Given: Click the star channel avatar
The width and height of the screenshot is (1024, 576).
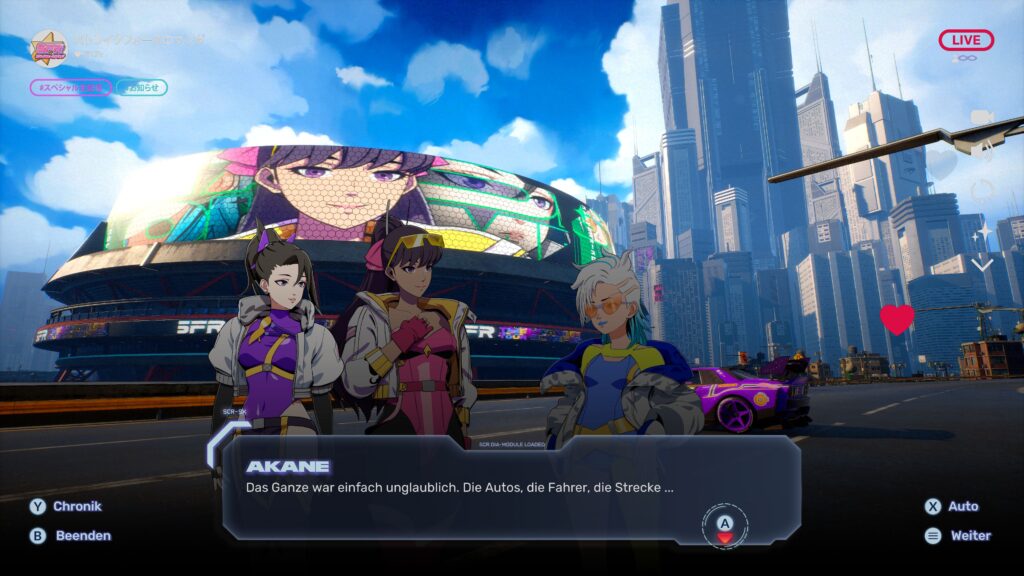Looking at the screenshot, I should pyautogui.click(x=47, y=47).
